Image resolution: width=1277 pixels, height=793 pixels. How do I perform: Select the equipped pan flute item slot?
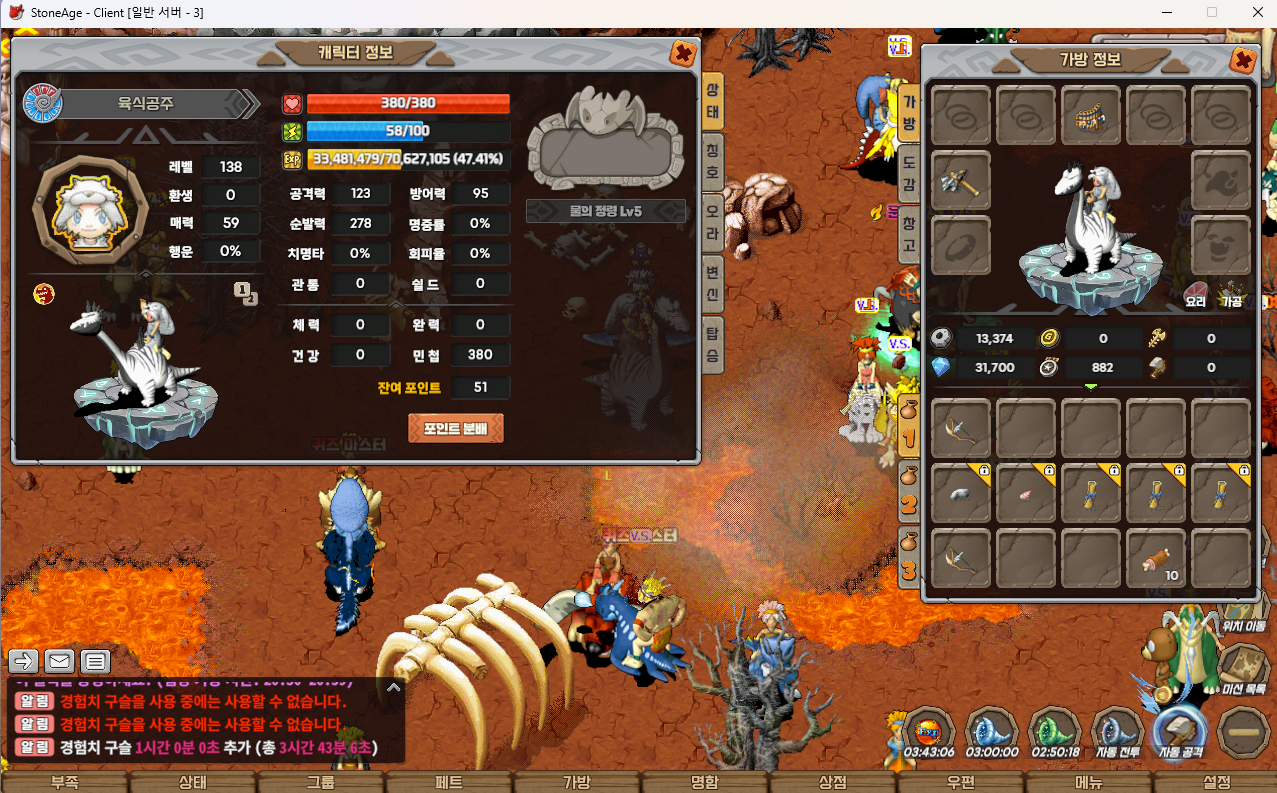[x=1091, y=116]
